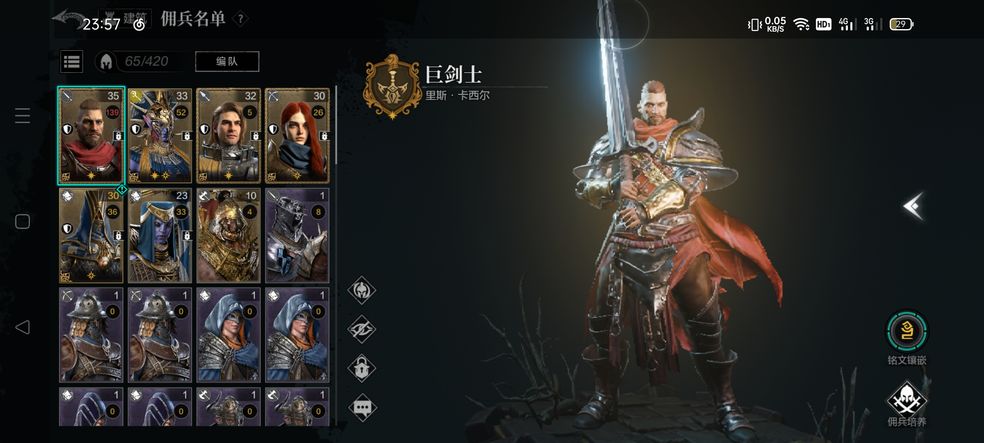Toggle the list view icon
This screenshot has height=443, width=984.
72,62
